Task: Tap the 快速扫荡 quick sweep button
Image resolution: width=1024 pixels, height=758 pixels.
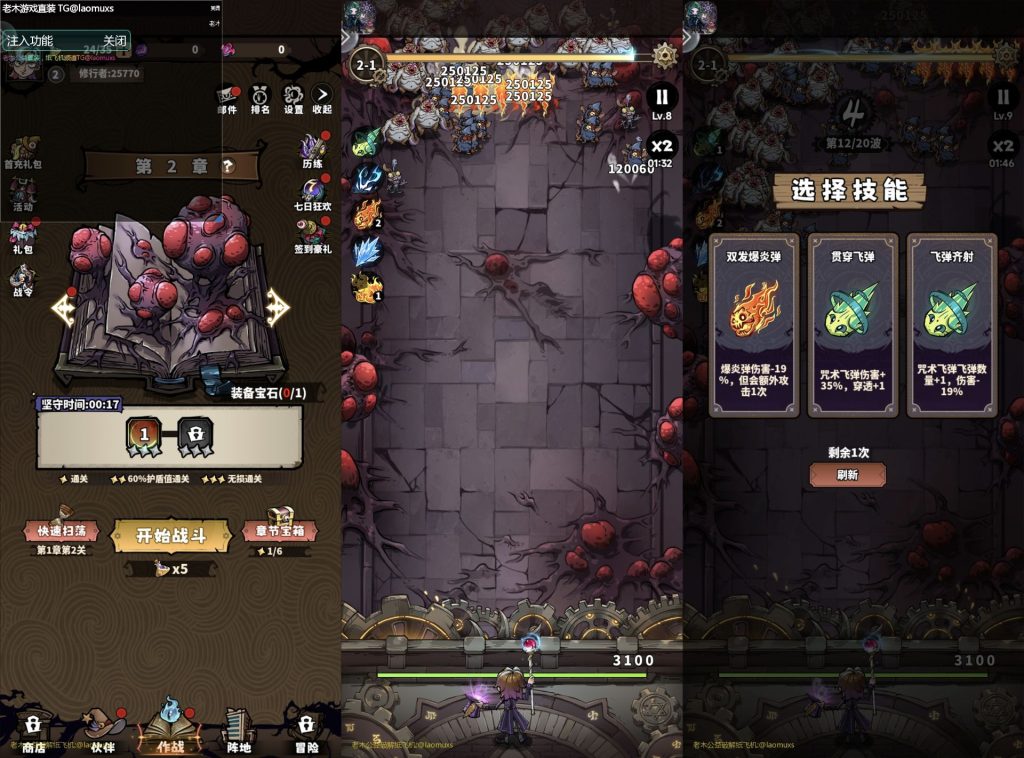Action: click(x=62, y=531)
